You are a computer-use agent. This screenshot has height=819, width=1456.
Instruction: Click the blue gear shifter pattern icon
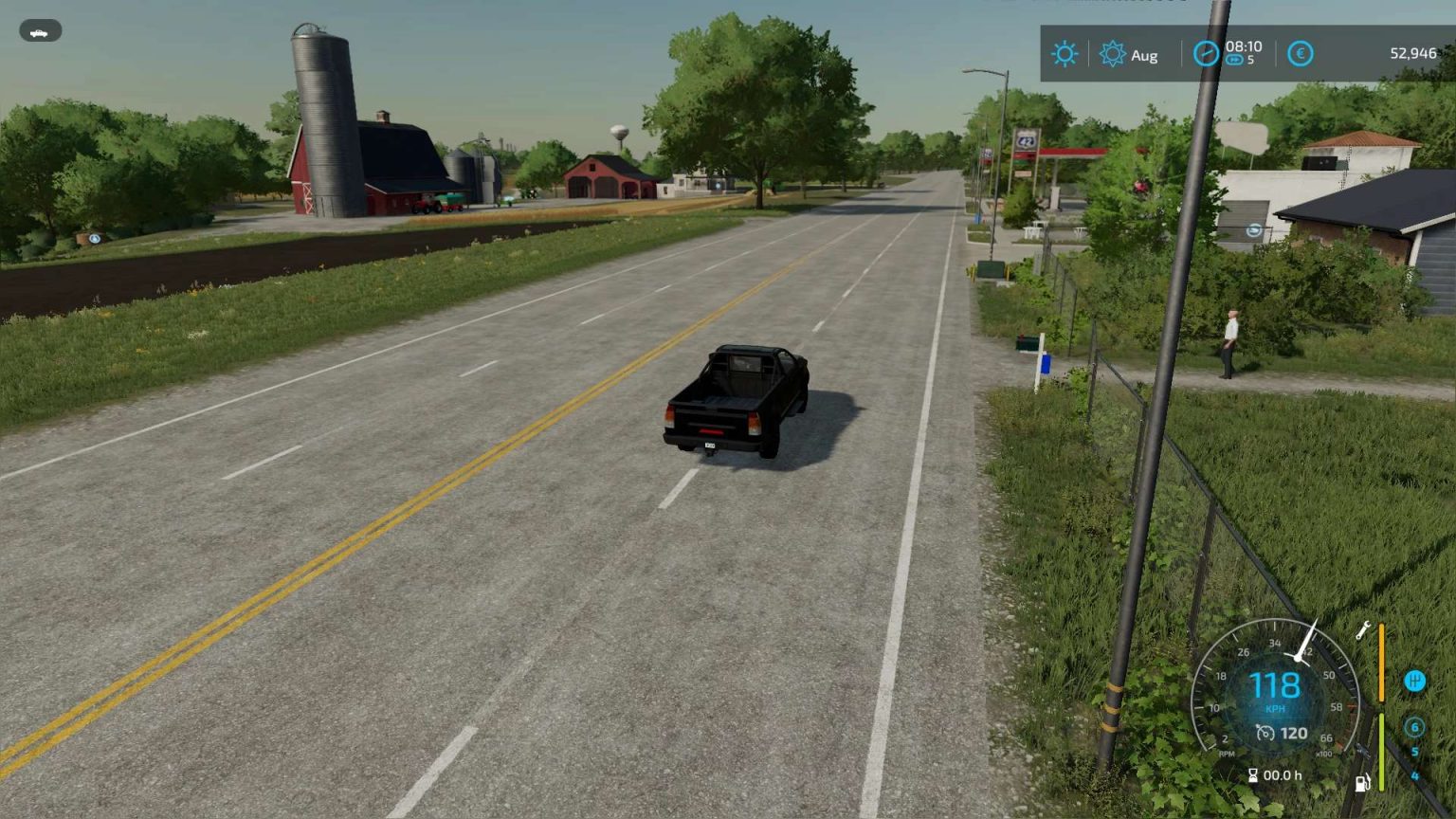1415,682
